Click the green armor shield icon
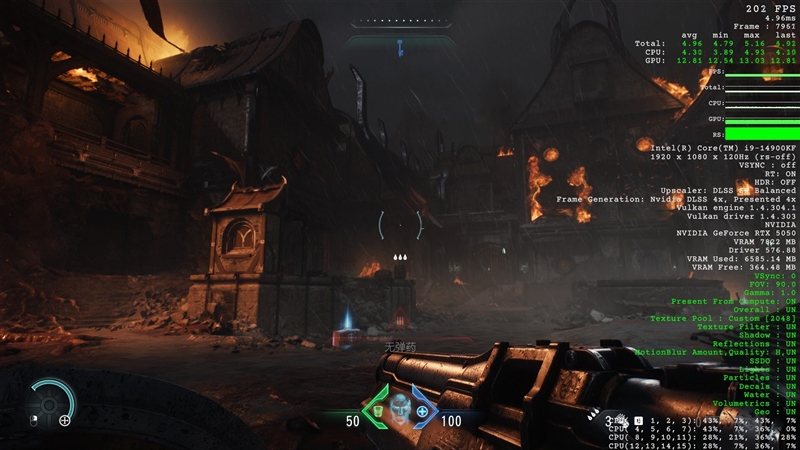The height and width of the screenshot is (450, 800). pyautogui.click(x=379, y=411)
